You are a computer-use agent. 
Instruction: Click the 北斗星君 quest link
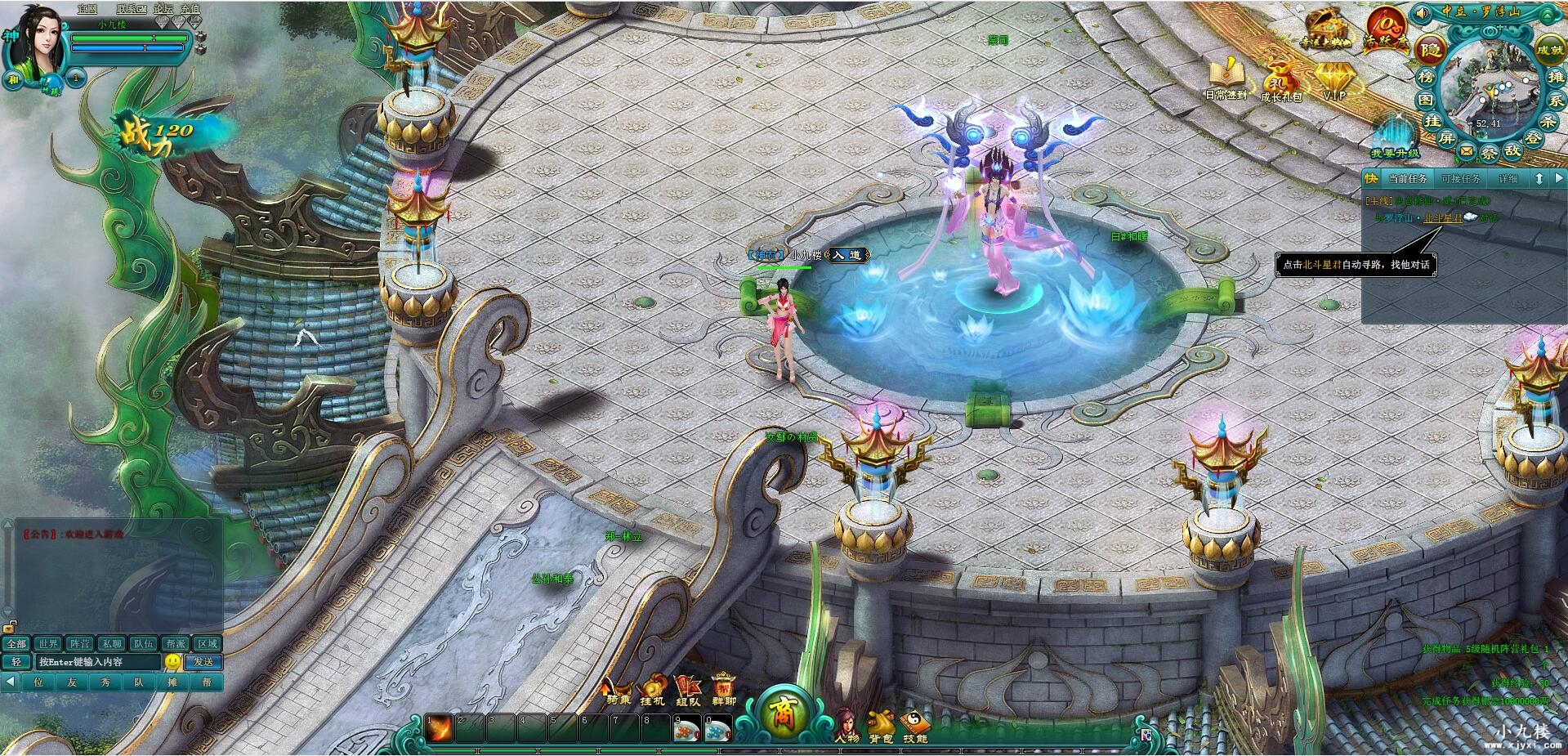coord(1443,218)
